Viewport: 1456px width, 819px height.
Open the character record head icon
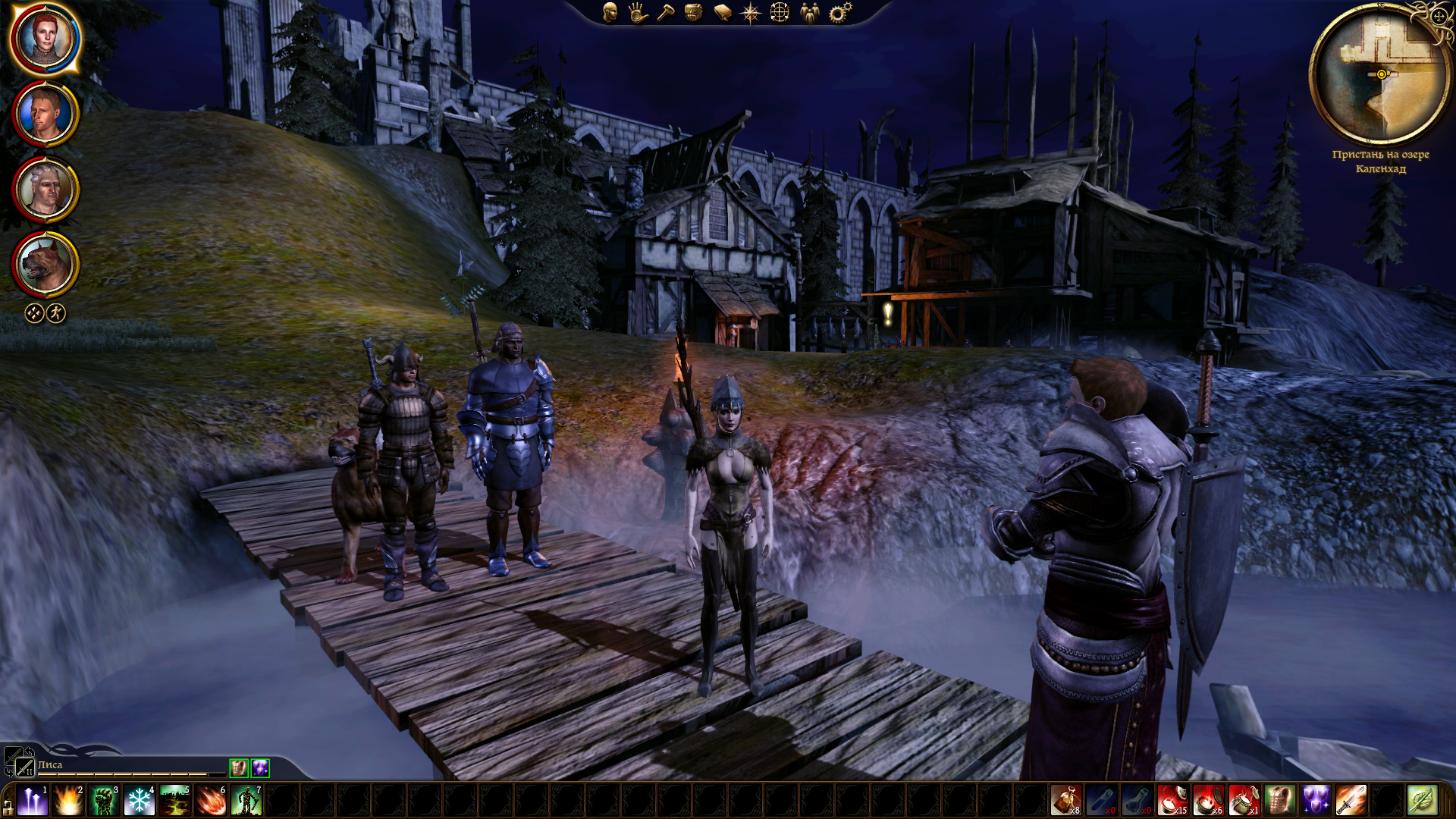(610, 12)
